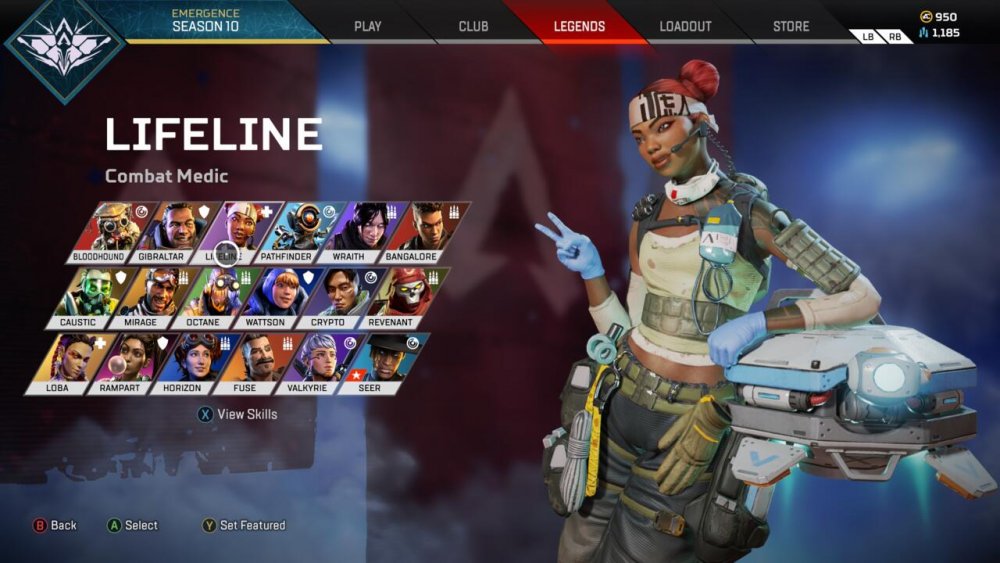
Task: Pick the Pathfinder legend portrait
Action: [x=299, y=231]
